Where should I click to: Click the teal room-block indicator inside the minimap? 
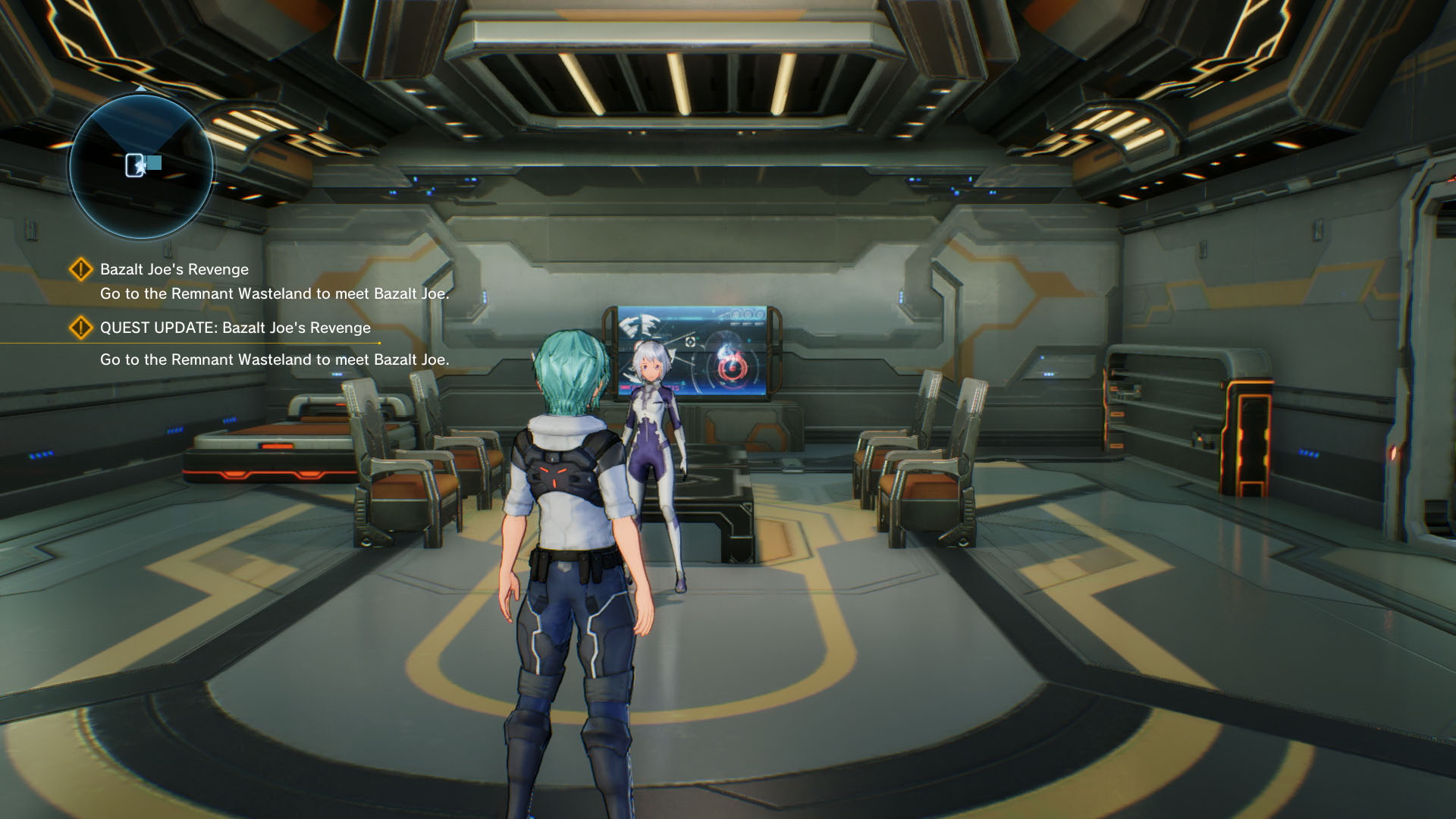[x=154, y=162]
